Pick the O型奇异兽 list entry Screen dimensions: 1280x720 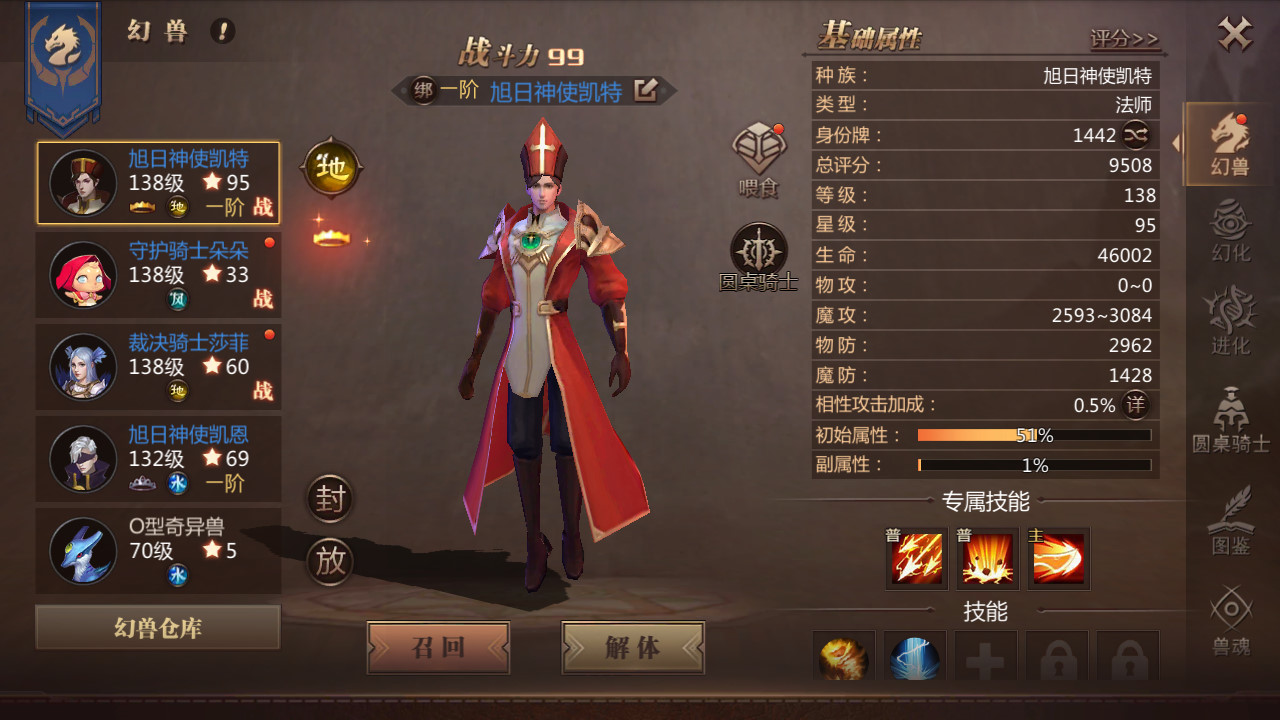pyautogui.click(x=158, y=550)
